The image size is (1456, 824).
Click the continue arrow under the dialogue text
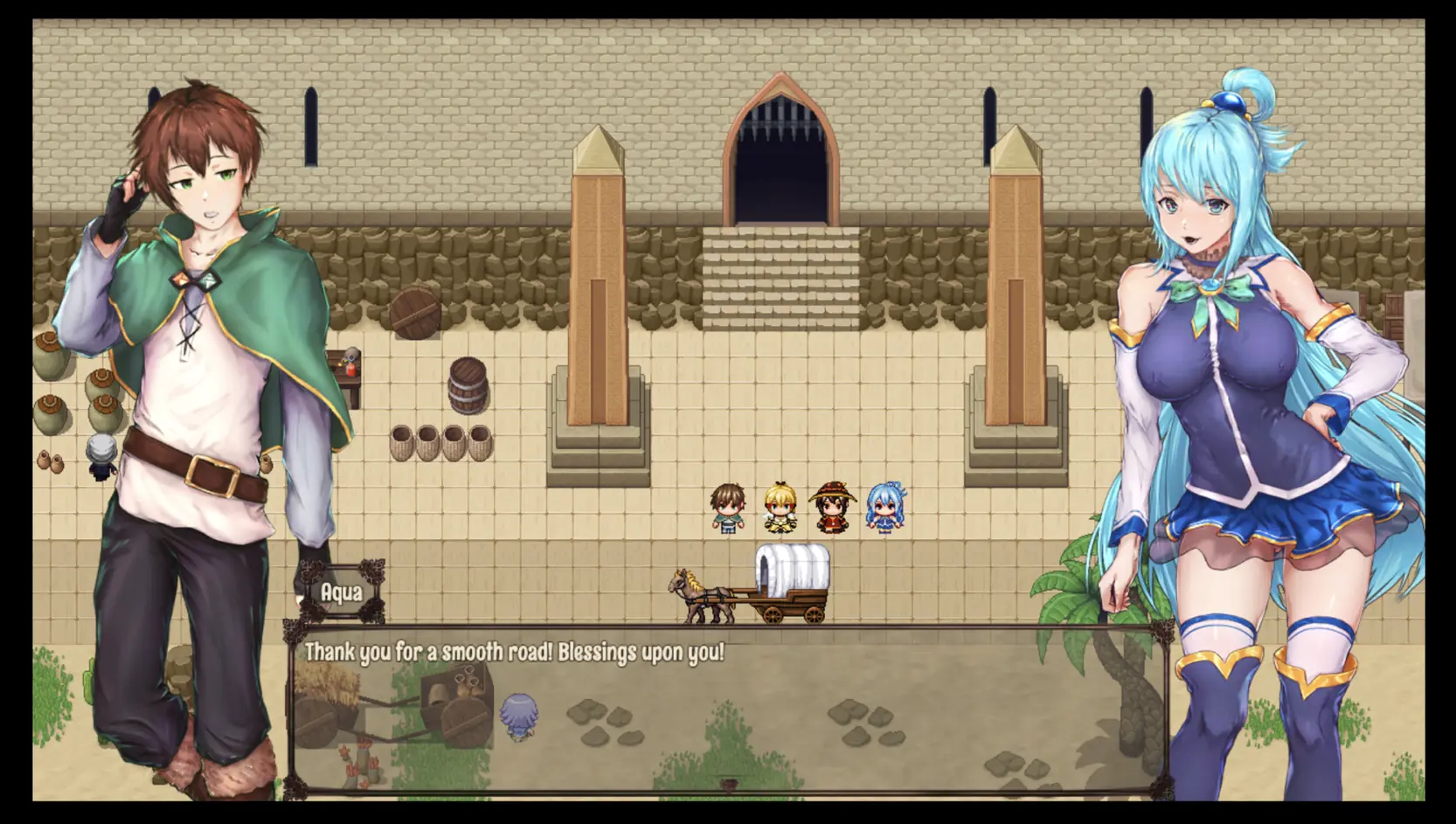pyautogui.click(x=729, y=784)
